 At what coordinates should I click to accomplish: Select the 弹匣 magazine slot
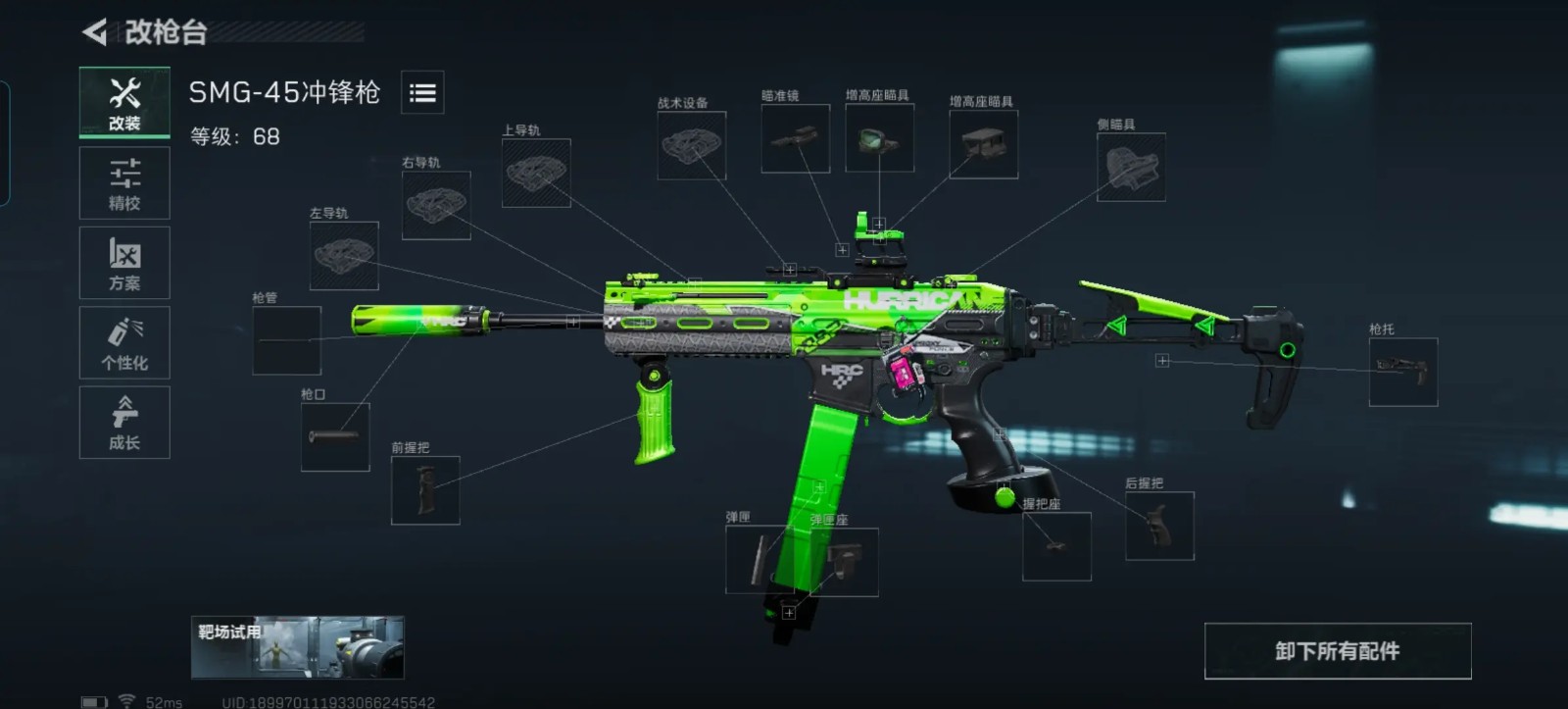coord(753,561)
